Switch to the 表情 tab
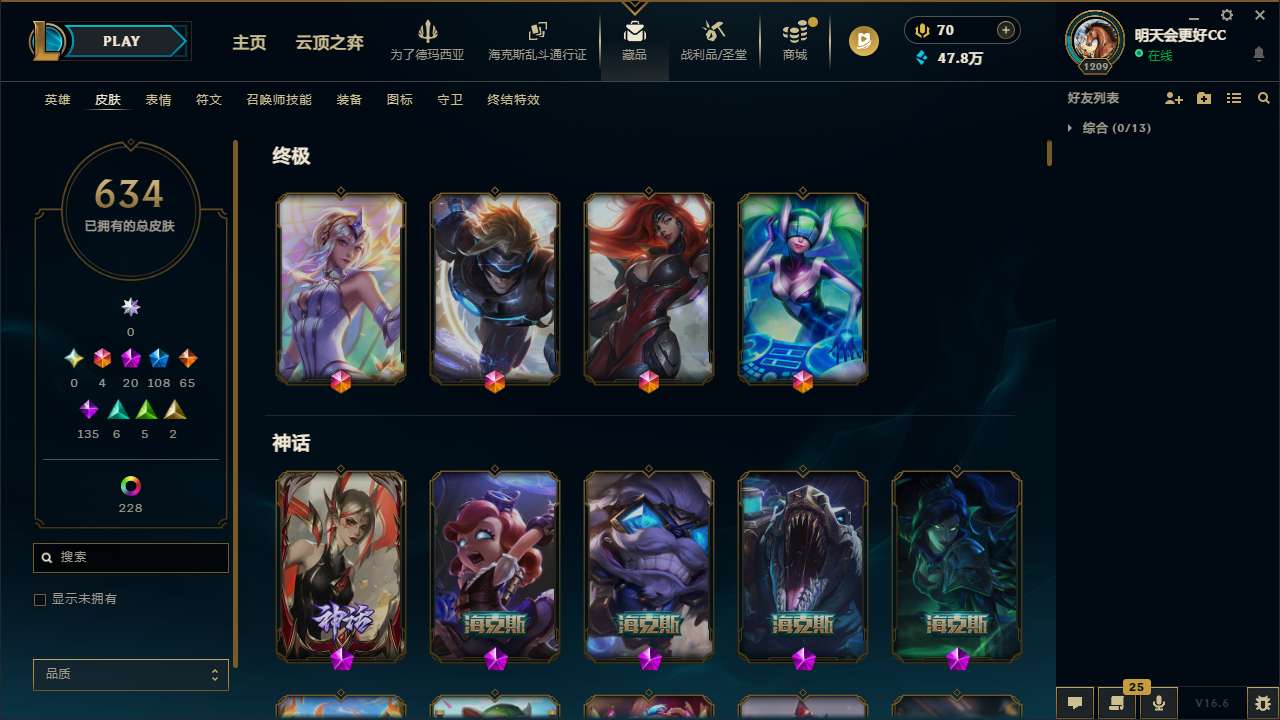The width and height of the screenshot is (1280, 720). click(157, 100)
